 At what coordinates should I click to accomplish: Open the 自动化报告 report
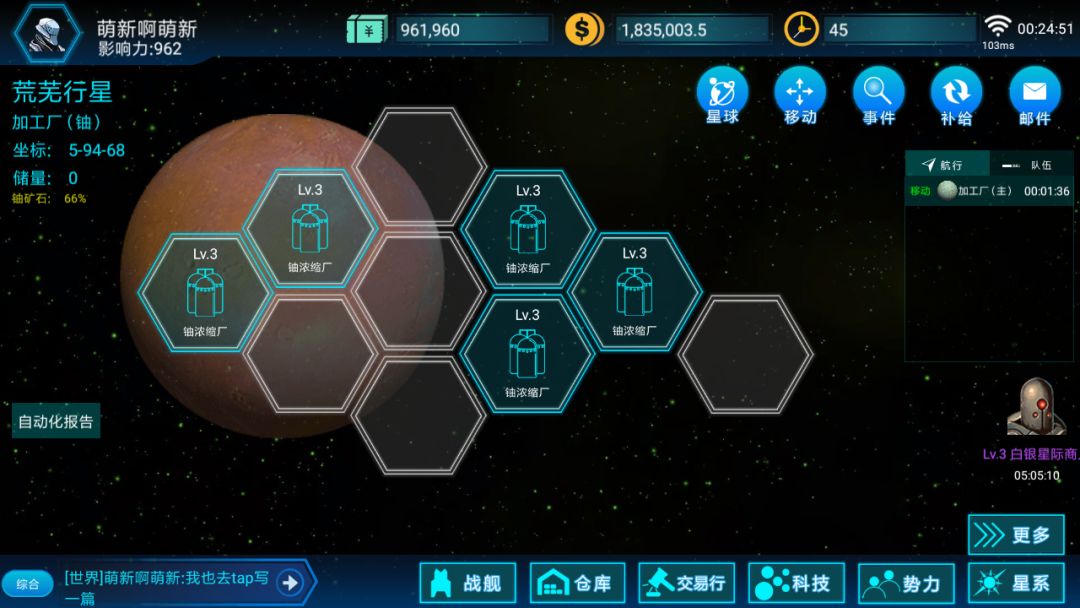pyautogui.click(x=56, y=421)
